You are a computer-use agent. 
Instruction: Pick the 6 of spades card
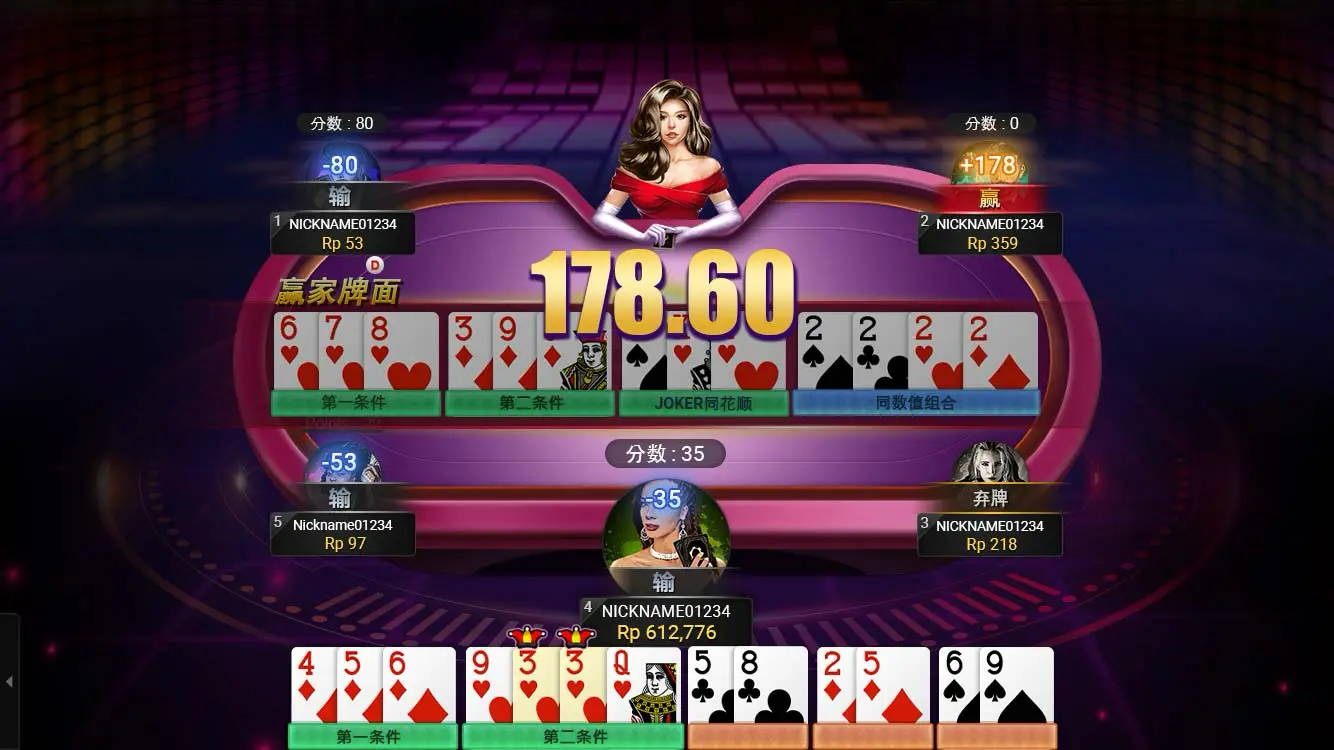point(958,685)
